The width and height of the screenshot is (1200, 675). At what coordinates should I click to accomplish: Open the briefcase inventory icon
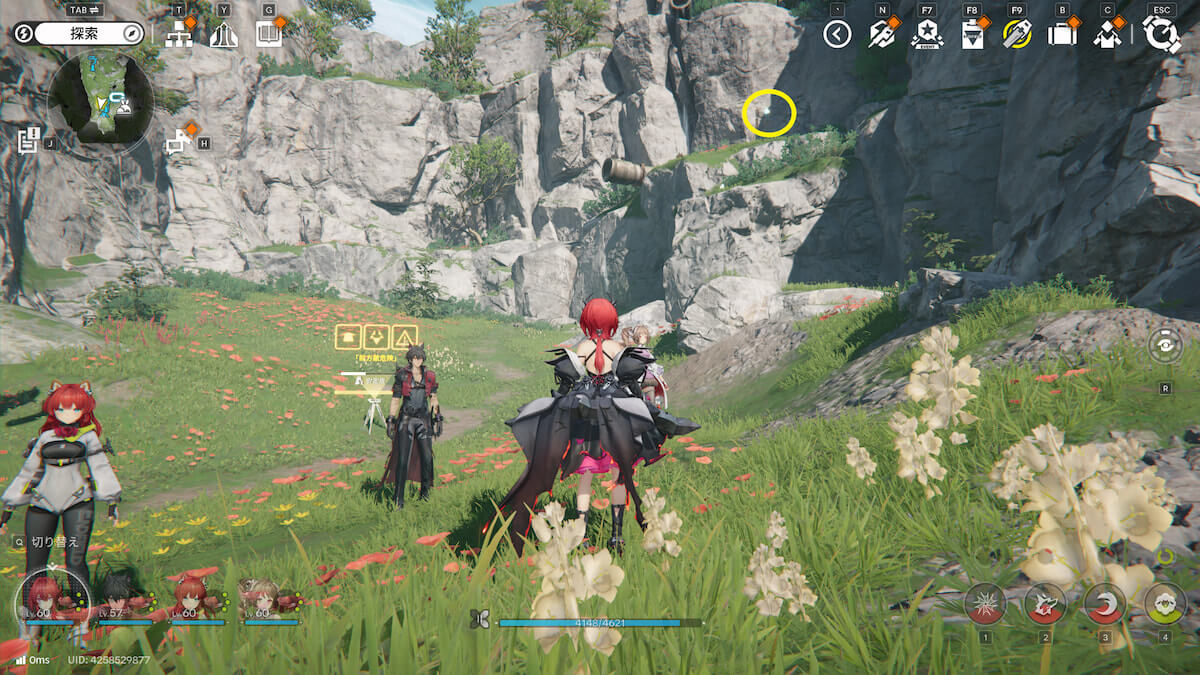(1061, 35)
